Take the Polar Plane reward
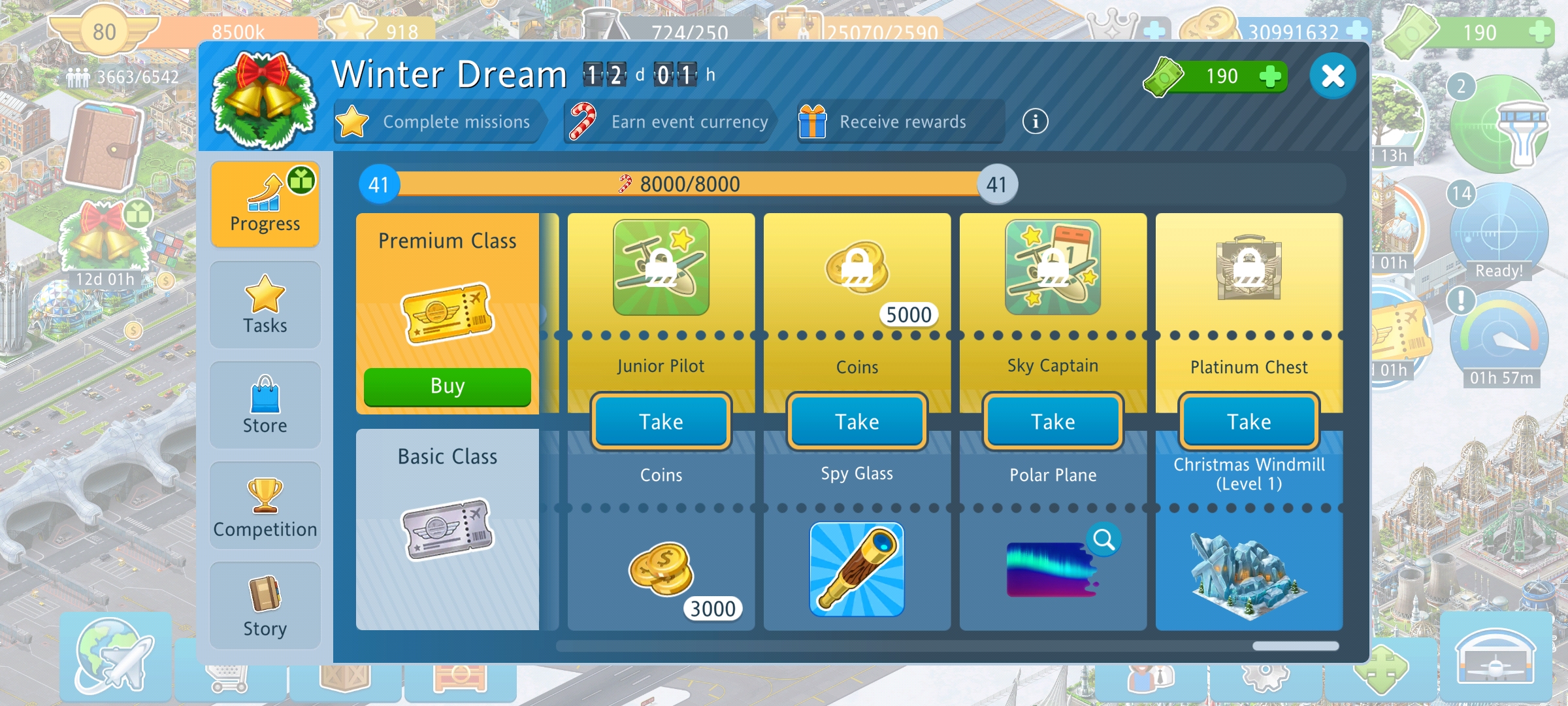Screen dimensions: 1568x706 (x=1053, y=422)
